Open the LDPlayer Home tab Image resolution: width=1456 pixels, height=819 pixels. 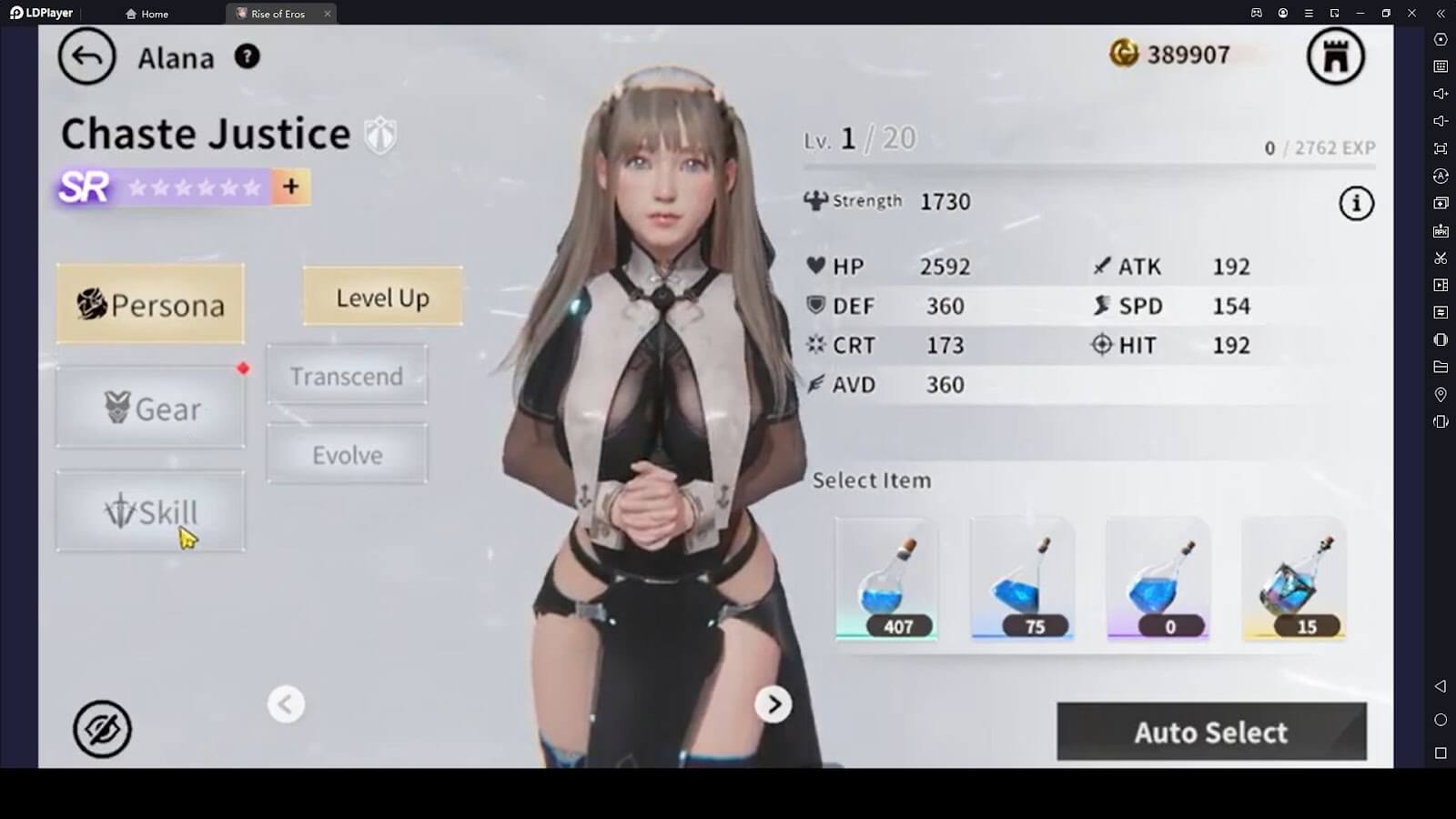tap(147, 14)
